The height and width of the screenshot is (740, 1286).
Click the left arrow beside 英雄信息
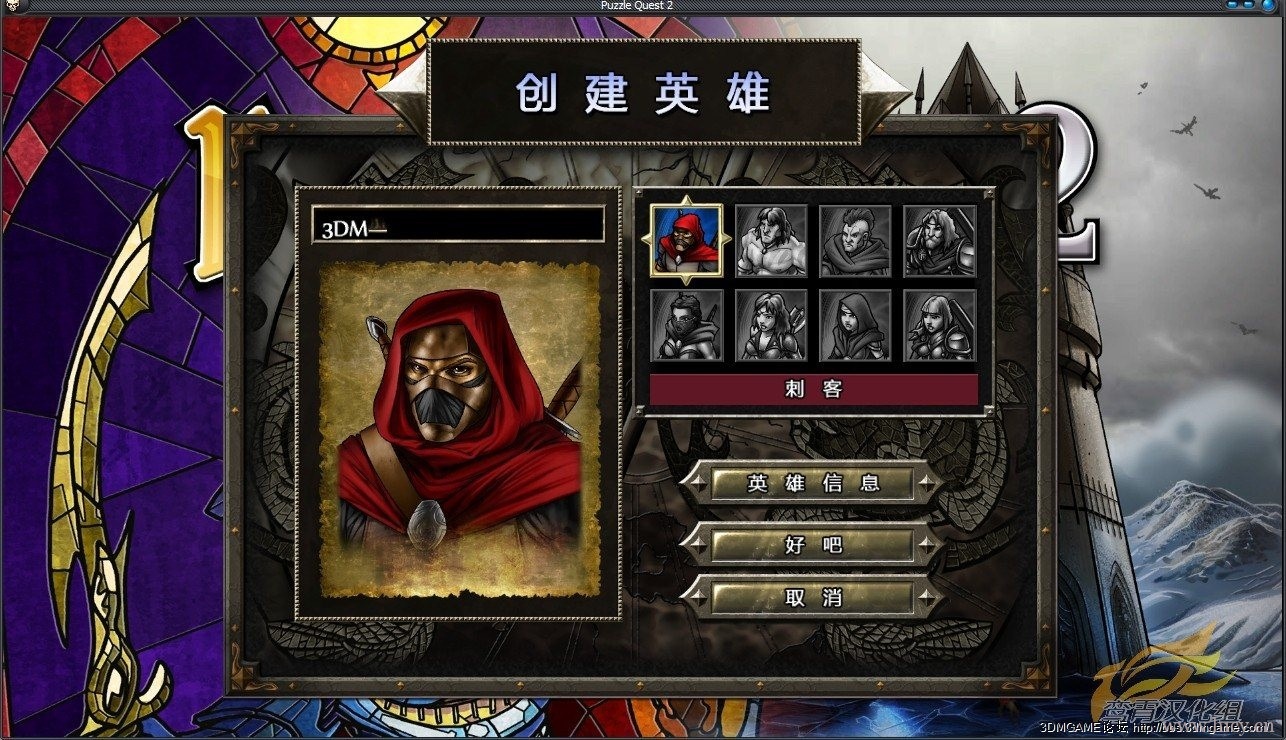pyautogui.click(x=700, y=482)
